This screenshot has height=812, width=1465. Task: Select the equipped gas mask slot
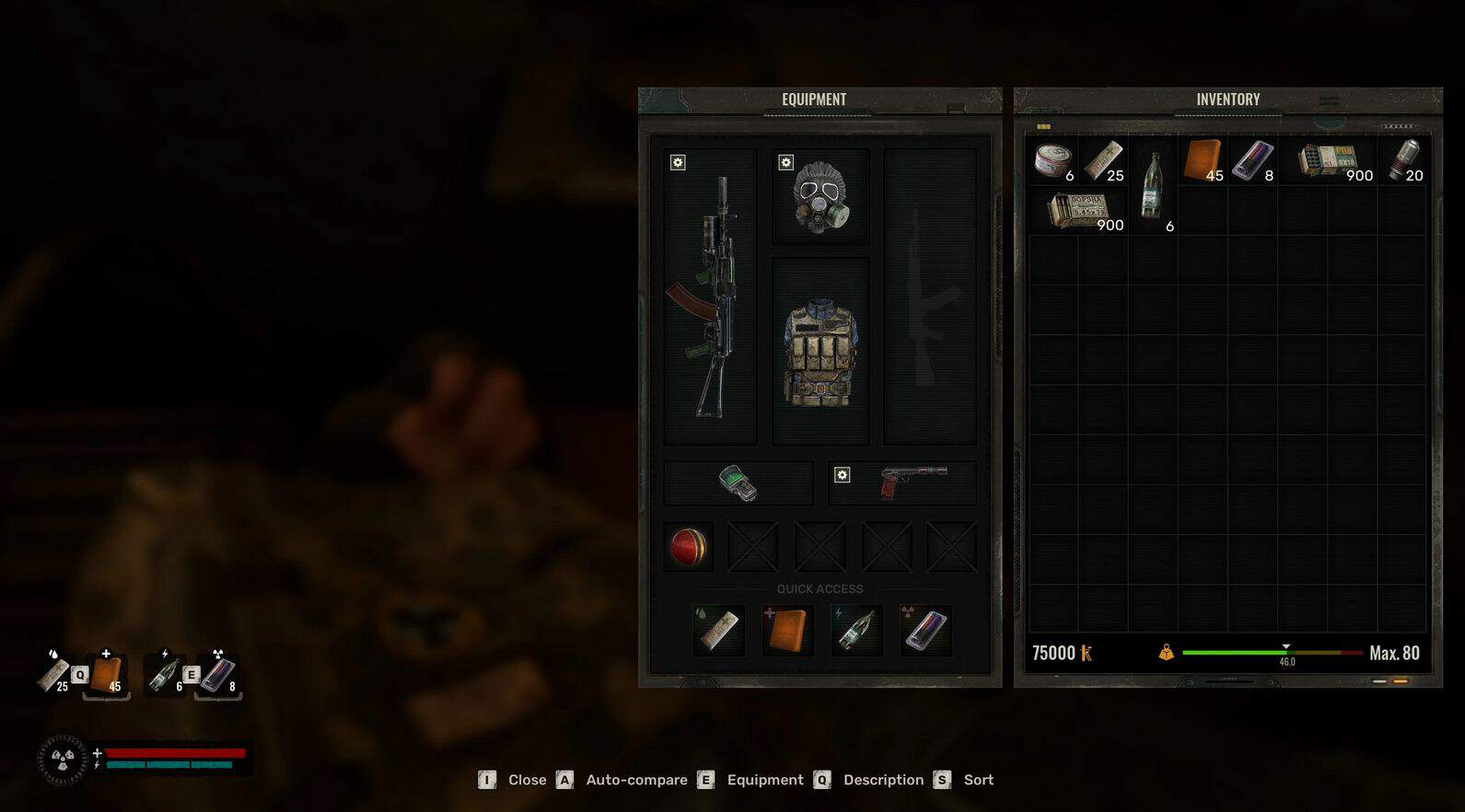click(x=820, y=197)
